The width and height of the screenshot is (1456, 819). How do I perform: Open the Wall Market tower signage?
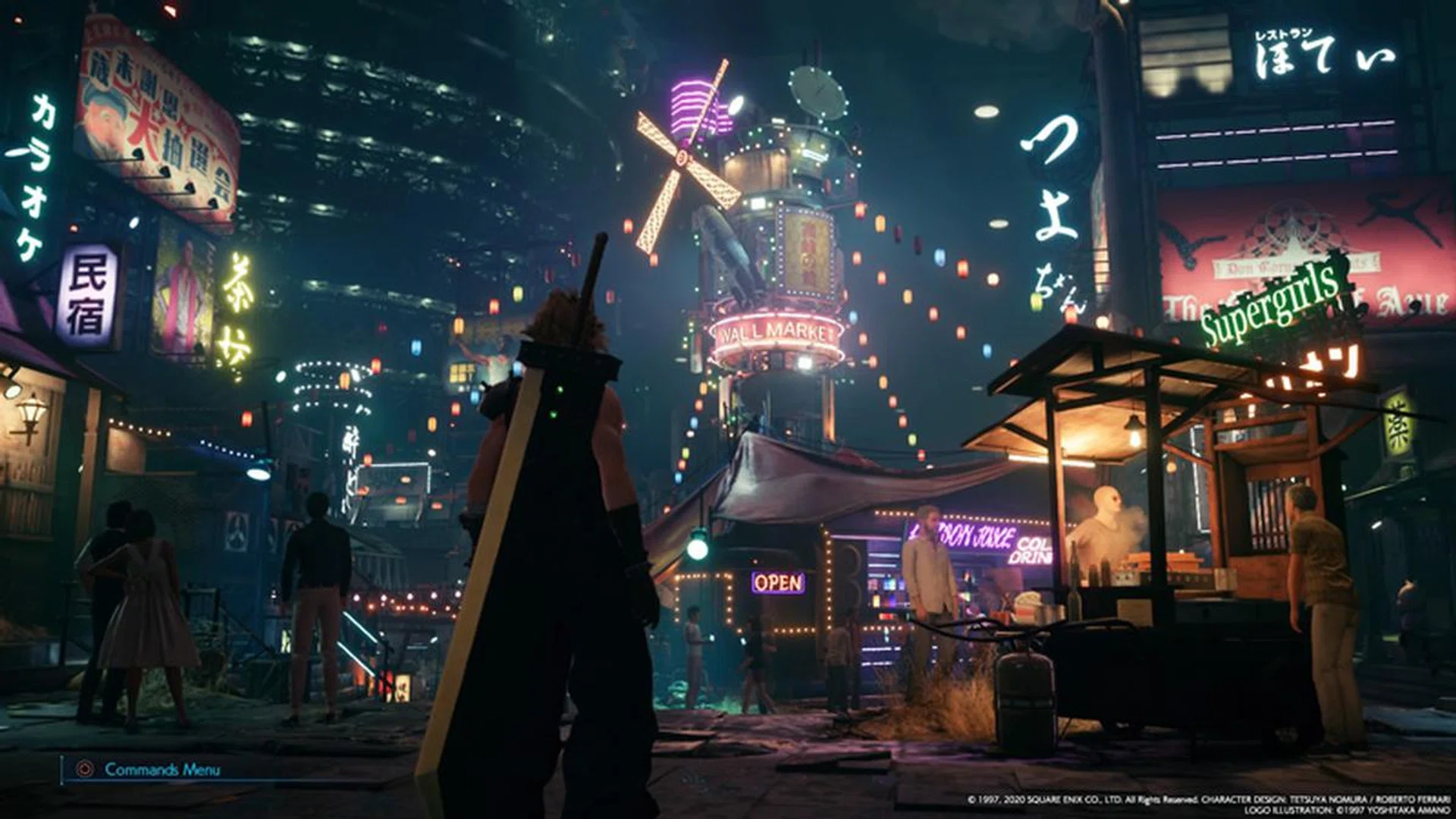[x=775, y=329]
